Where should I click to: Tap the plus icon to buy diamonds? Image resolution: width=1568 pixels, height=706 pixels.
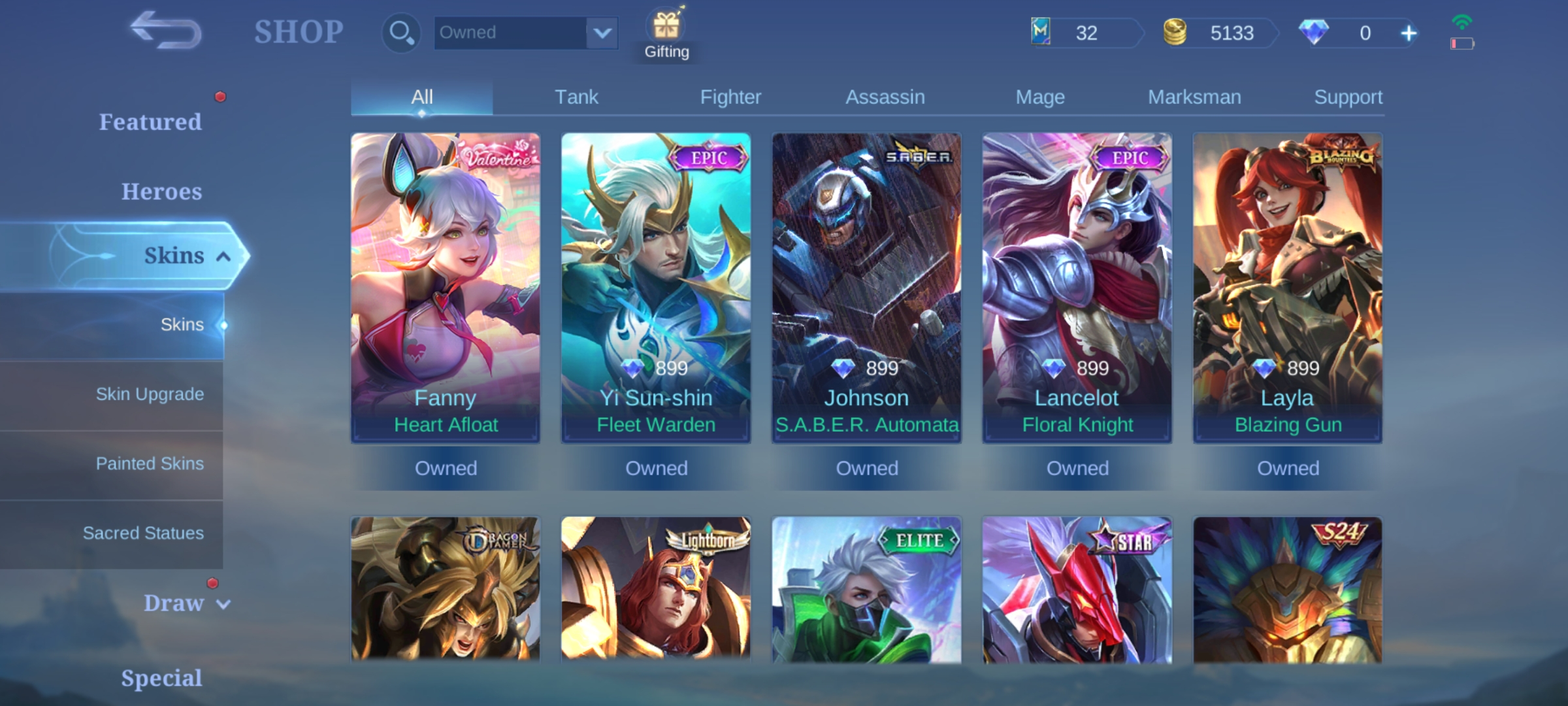click(1408, 32)
